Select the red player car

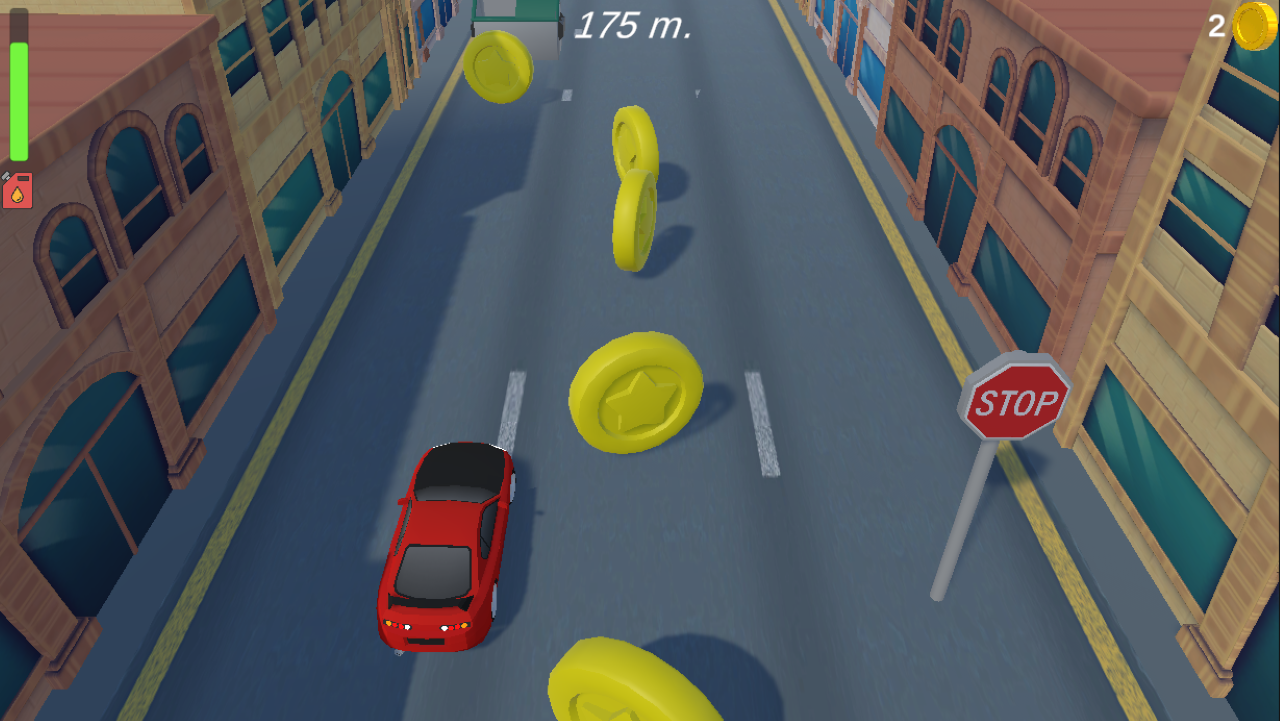[x=448, y=545]
